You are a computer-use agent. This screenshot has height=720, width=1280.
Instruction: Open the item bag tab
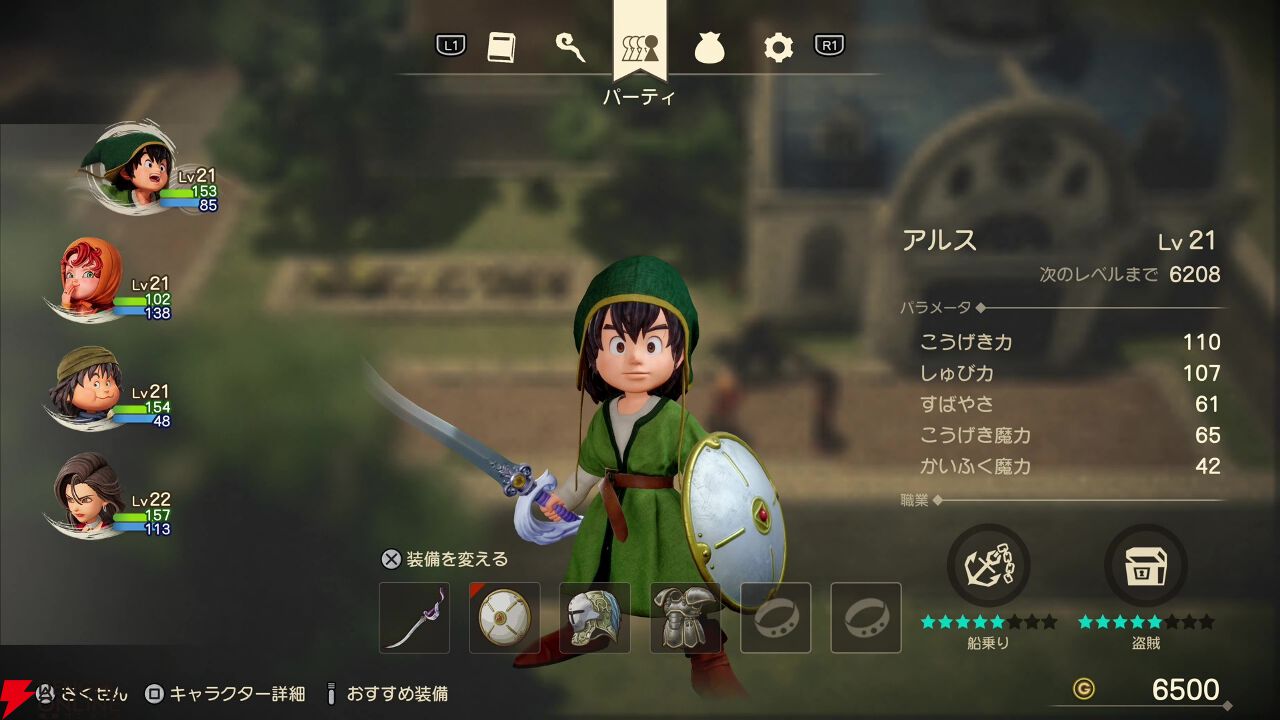coord(709,47)
